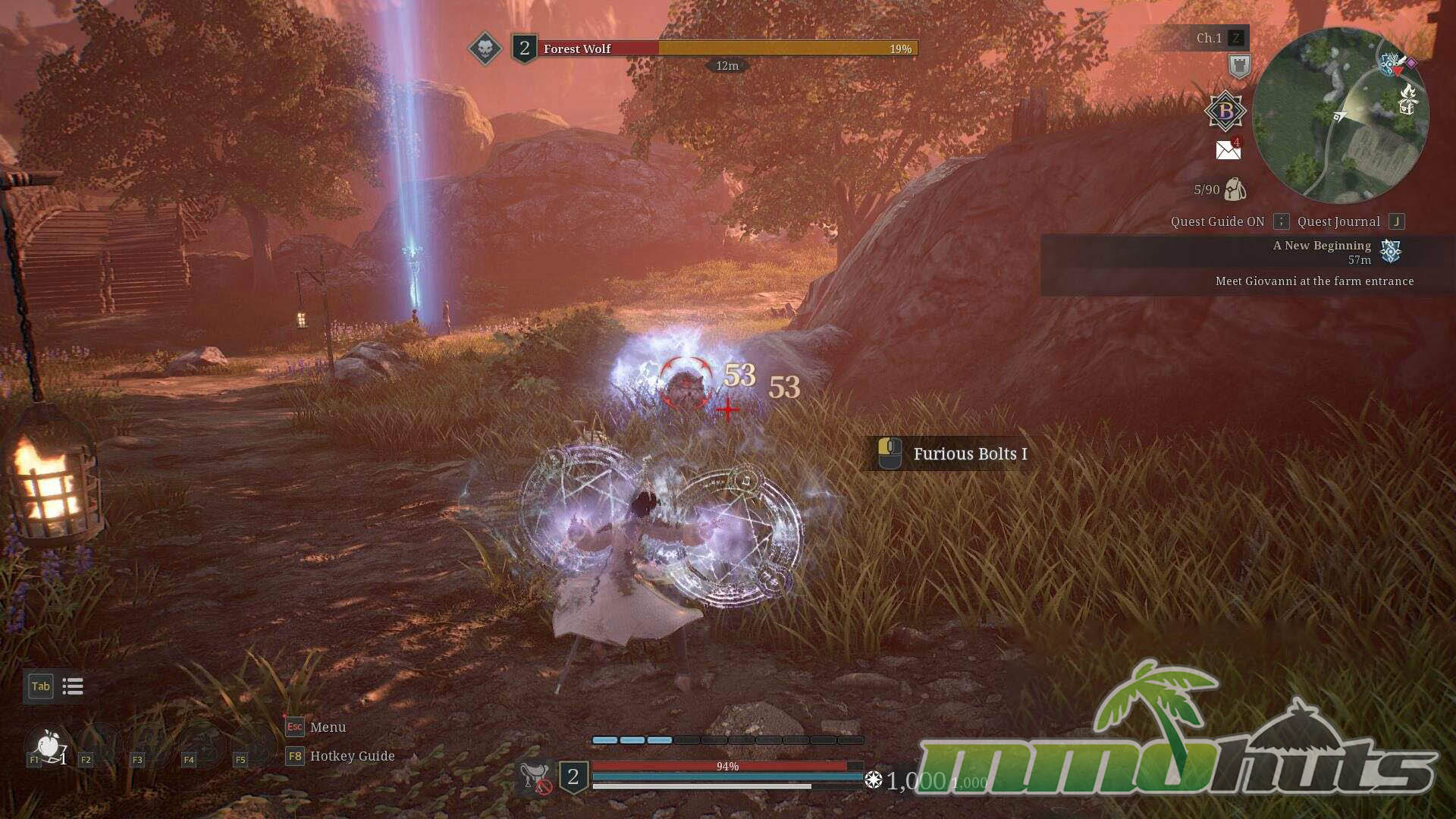The width and height of the screenshot is (1456, 819).
Task: Open the Ch.1 channel selector
Action: tap(1209, 38)
